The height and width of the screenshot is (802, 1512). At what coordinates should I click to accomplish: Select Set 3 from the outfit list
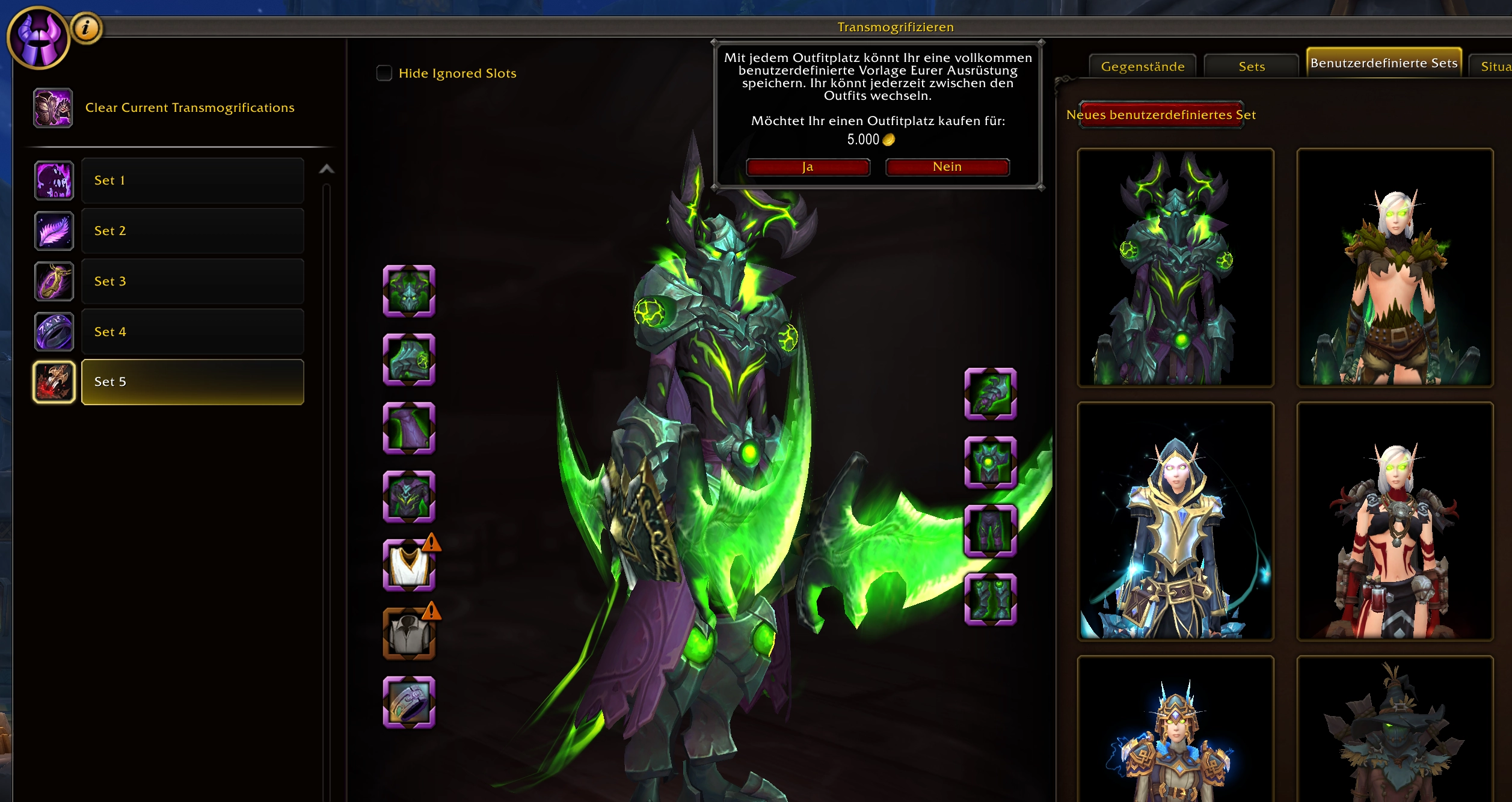(192, 281)
